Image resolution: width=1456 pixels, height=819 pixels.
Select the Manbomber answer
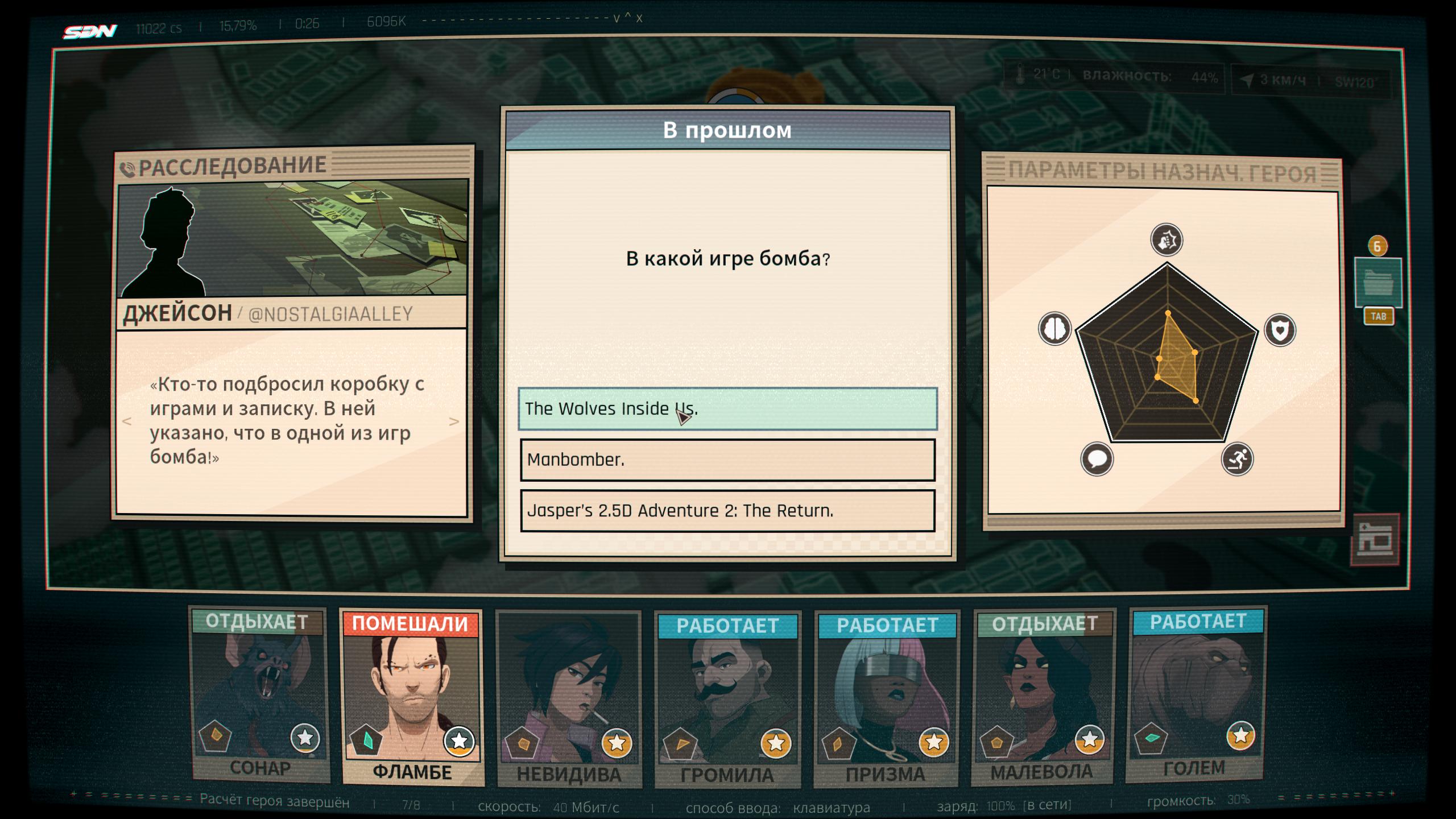(727, 460)
